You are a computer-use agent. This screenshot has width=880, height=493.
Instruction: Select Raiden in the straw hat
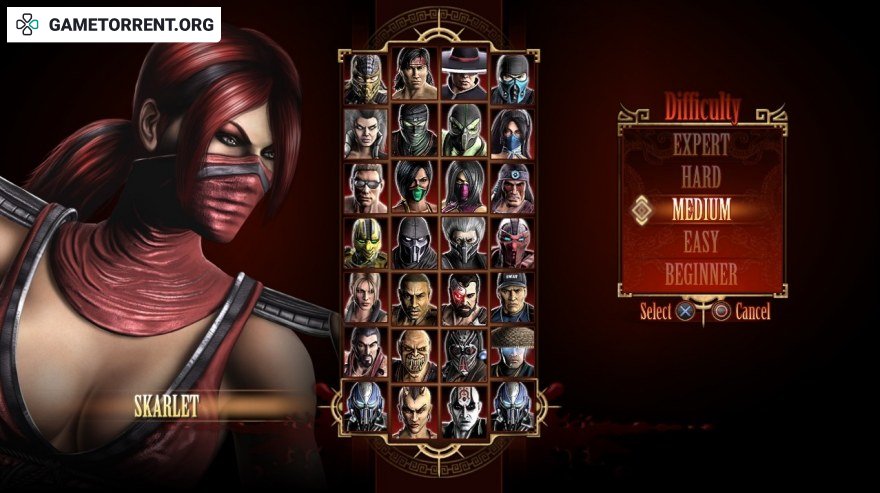coord(512,352)
